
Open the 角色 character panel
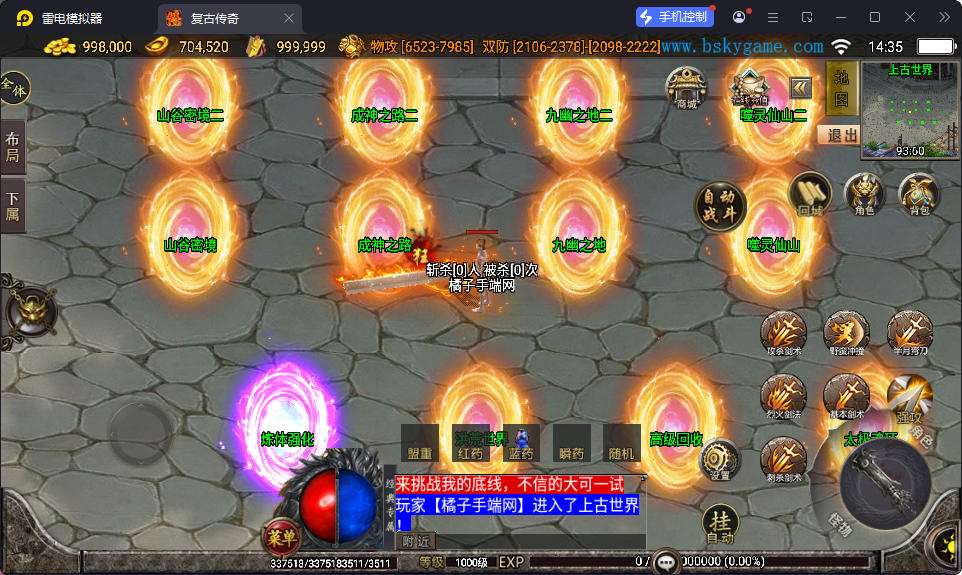(x=864, y=194)
